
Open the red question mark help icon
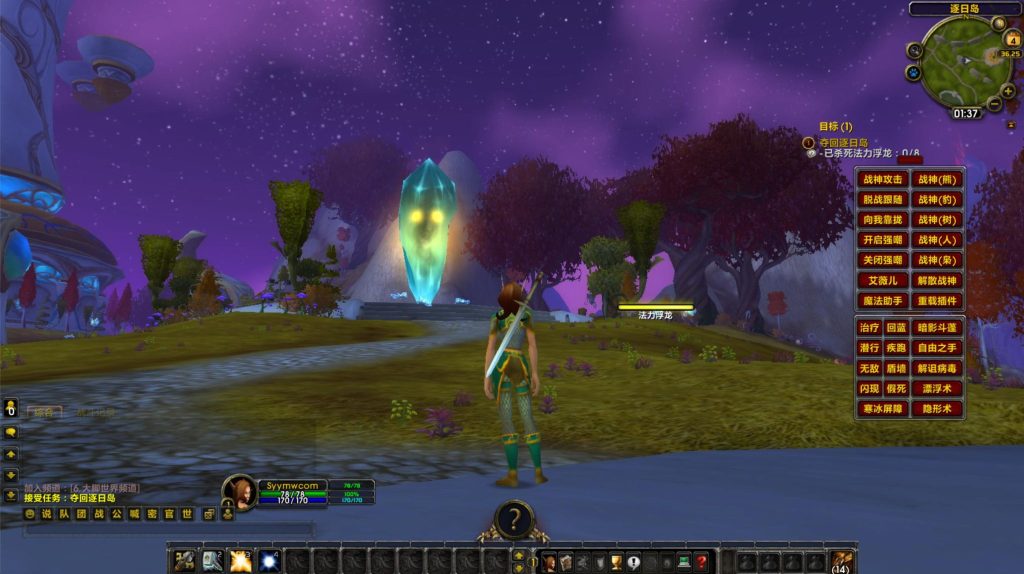click(702, 562)
